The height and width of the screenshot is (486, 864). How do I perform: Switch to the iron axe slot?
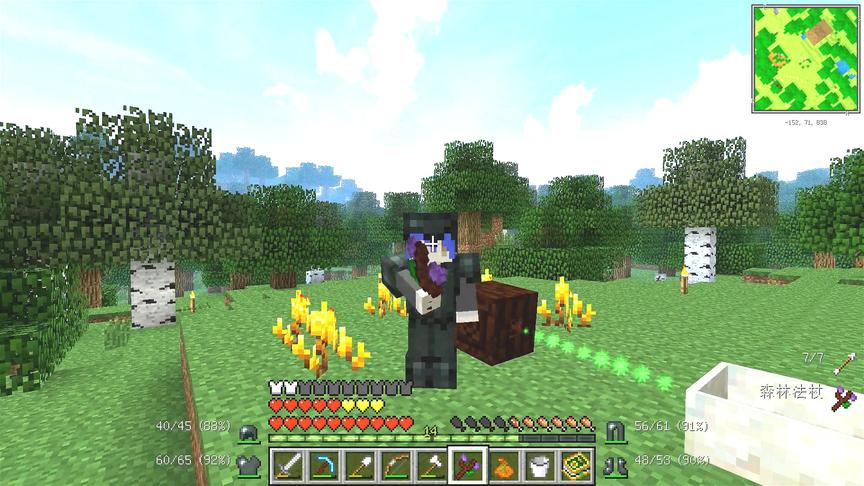[x=431, y=465]
